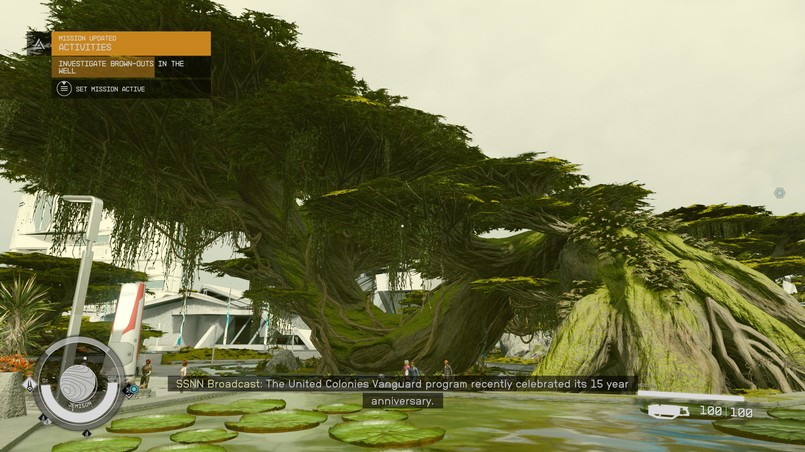Open the Activities mission updated banner
This screenshot has width=805, height=452.
(x=131, y=43)
